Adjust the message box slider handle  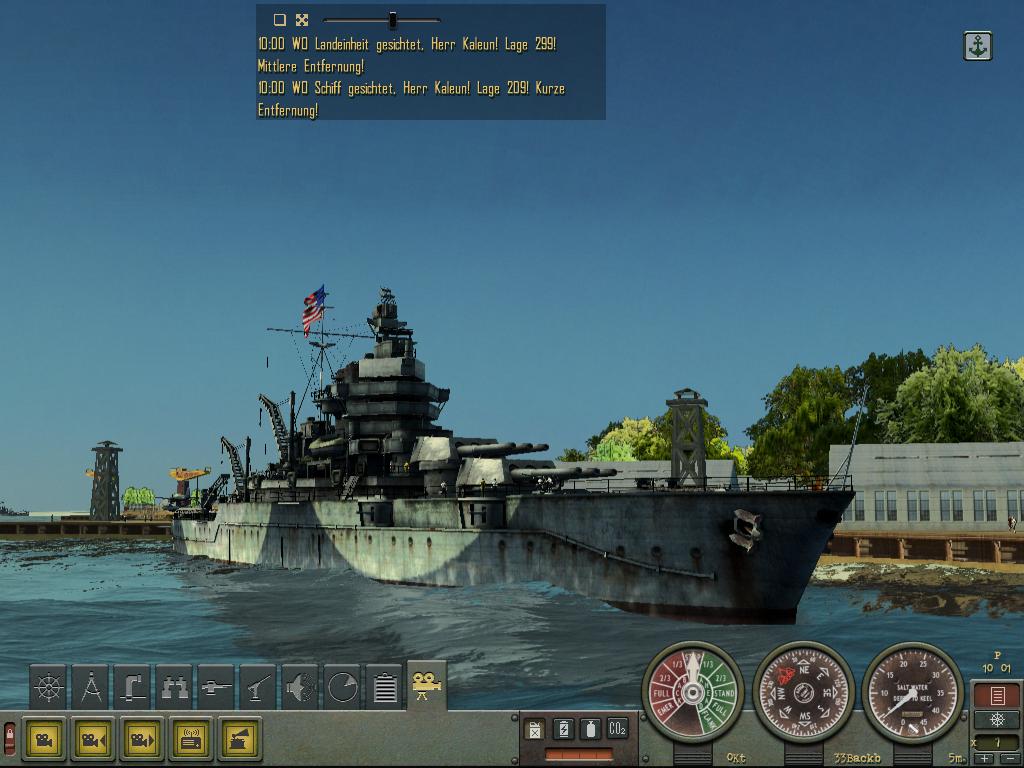[x=393, y=20]
